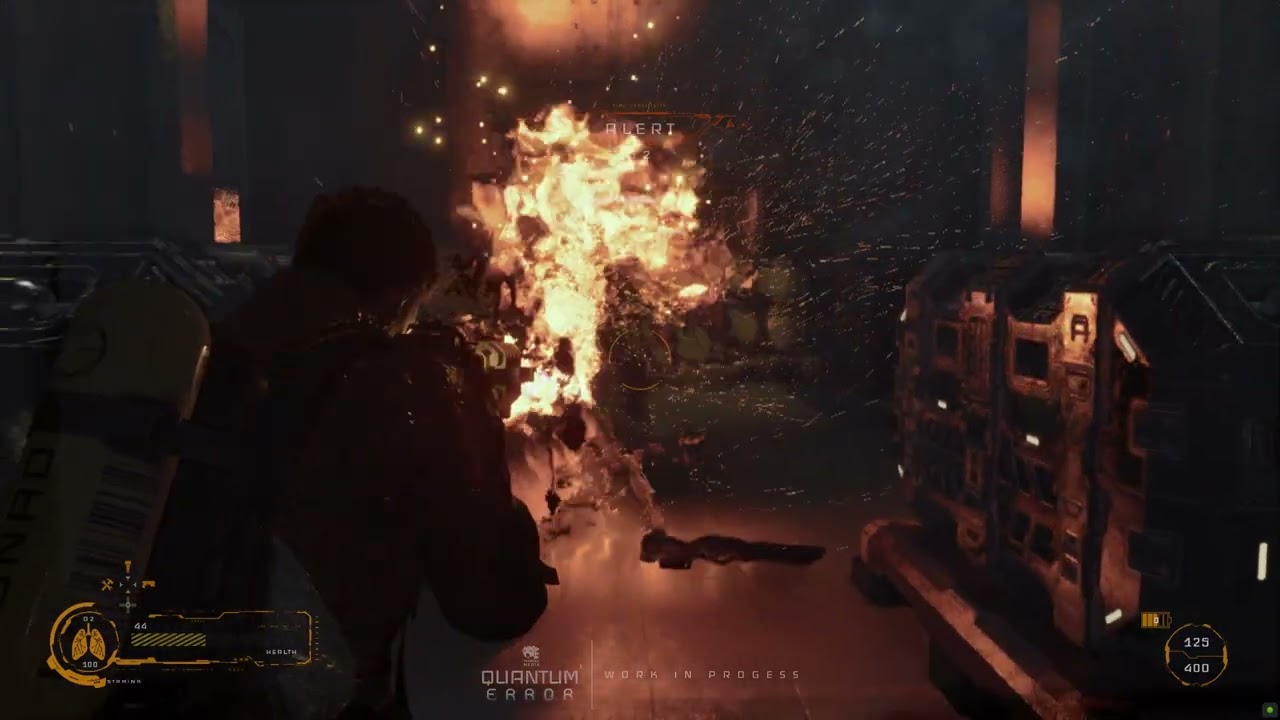Click the STAMINA label below the gauge
1280x720 pixels.
point(124,681)
